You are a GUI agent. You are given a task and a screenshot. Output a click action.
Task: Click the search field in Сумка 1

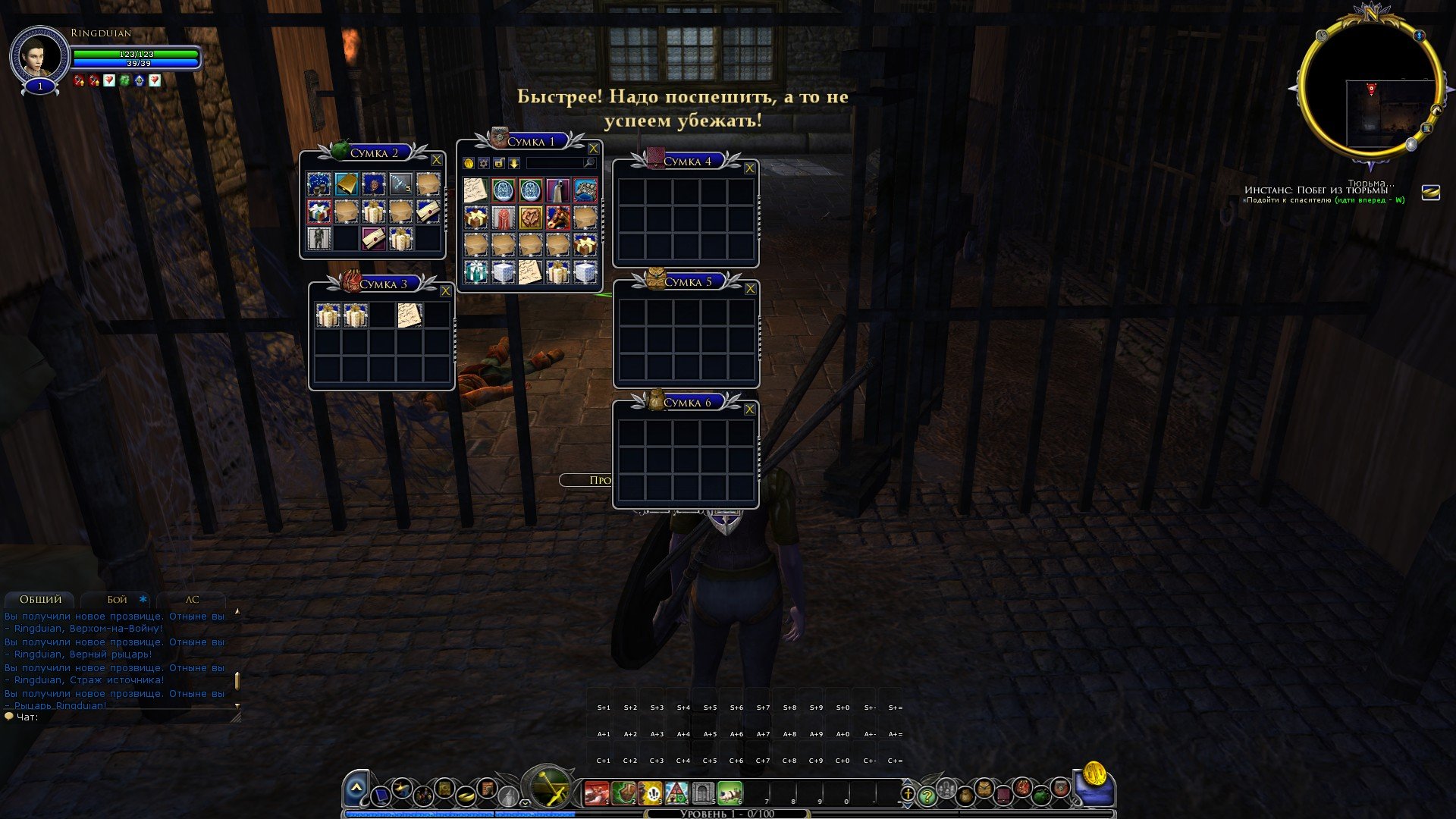(555, 163)
